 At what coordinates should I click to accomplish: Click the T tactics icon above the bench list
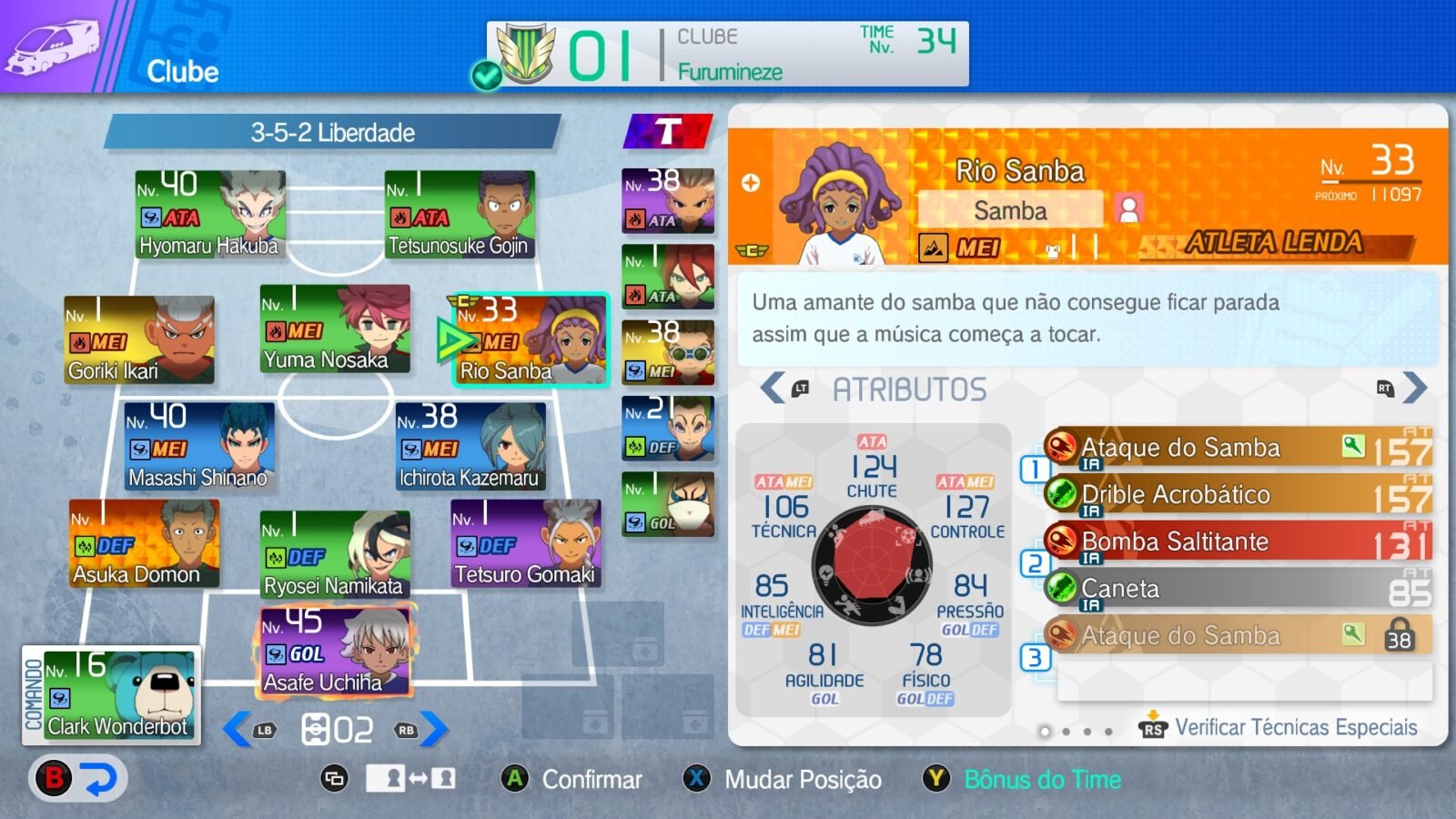pyautogui.click(x=667, y=130)
